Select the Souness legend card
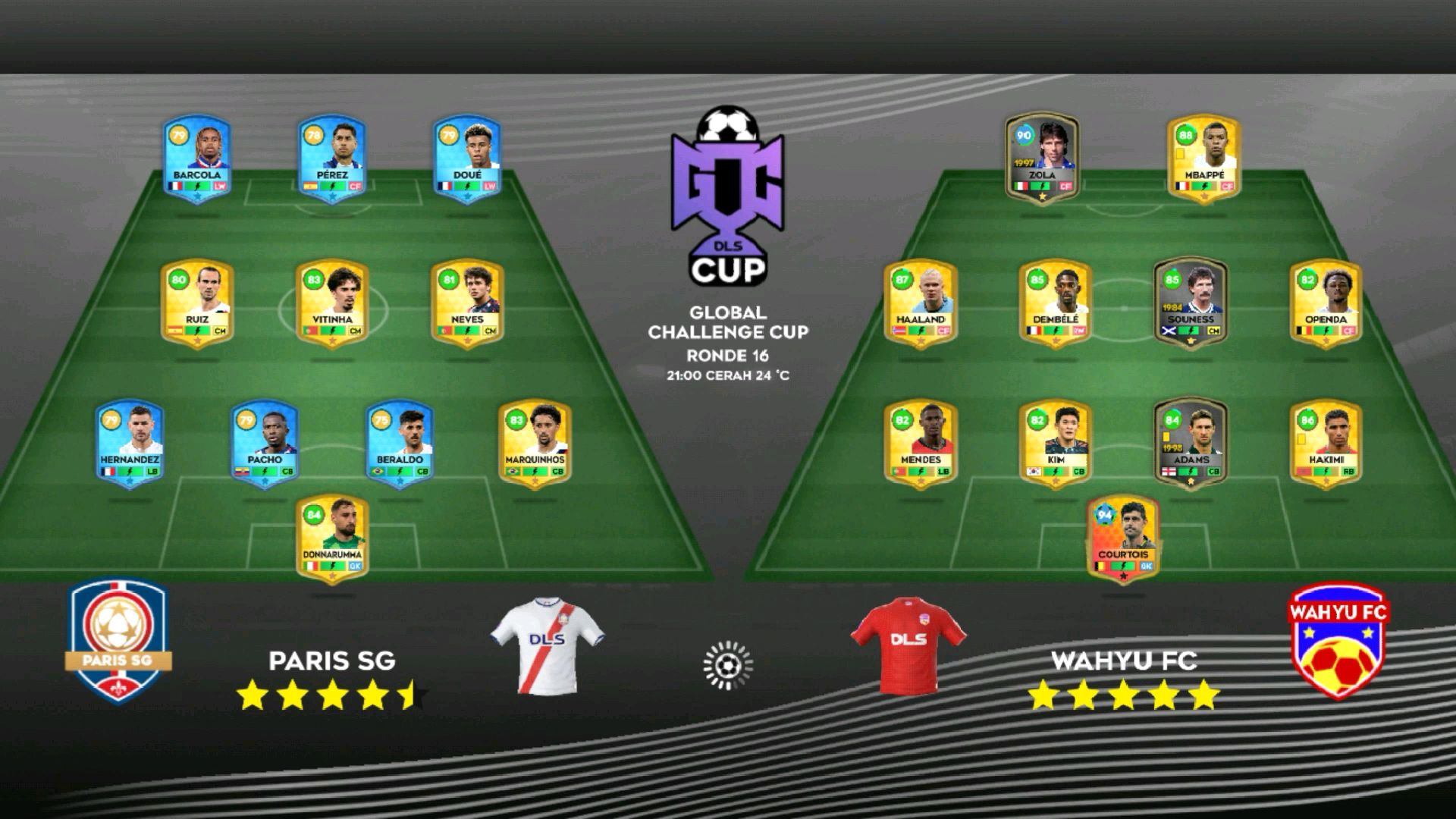The width and height of the screenshot is (1456, 819). pyautogui.click(x=1191, y=303)
